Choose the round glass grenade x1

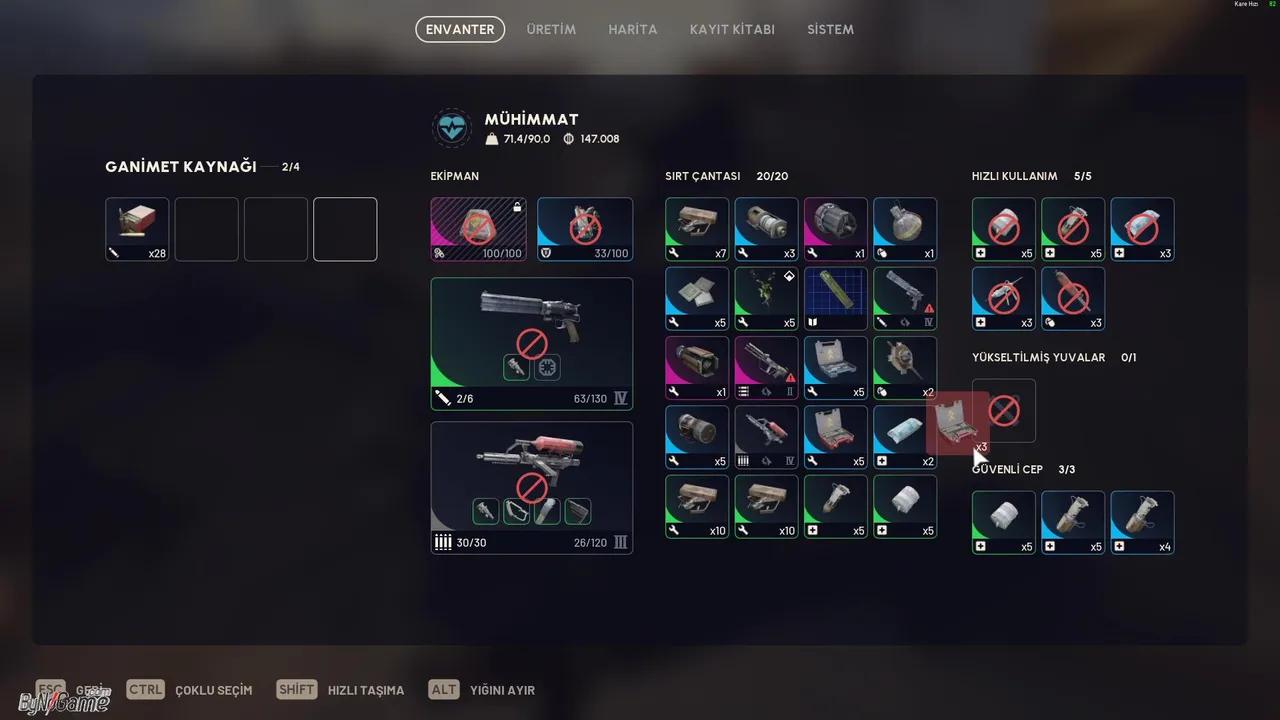[905, 229]
